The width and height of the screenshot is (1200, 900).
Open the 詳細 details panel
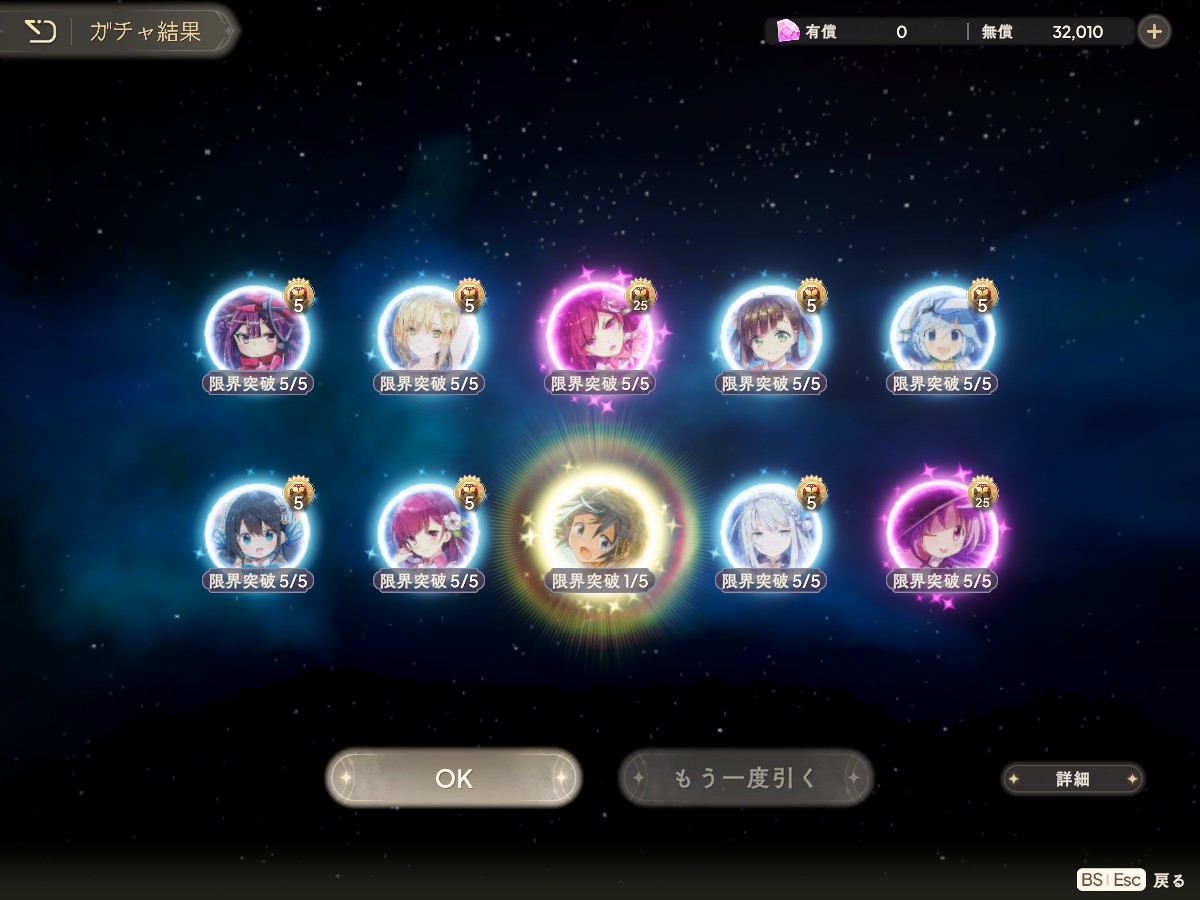1072,779
